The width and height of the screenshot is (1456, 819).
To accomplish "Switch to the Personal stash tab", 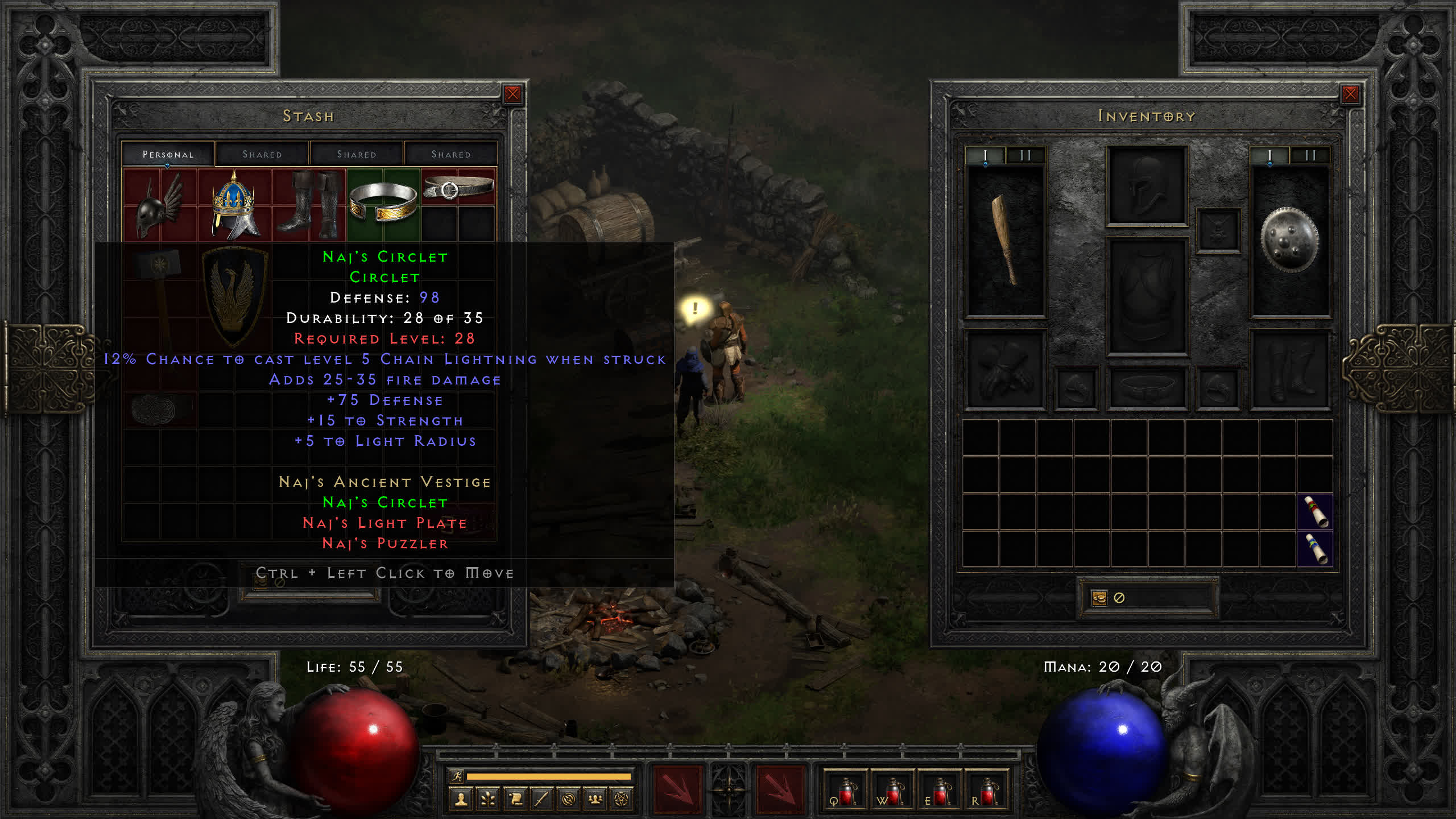I will (x=168, y=154).
